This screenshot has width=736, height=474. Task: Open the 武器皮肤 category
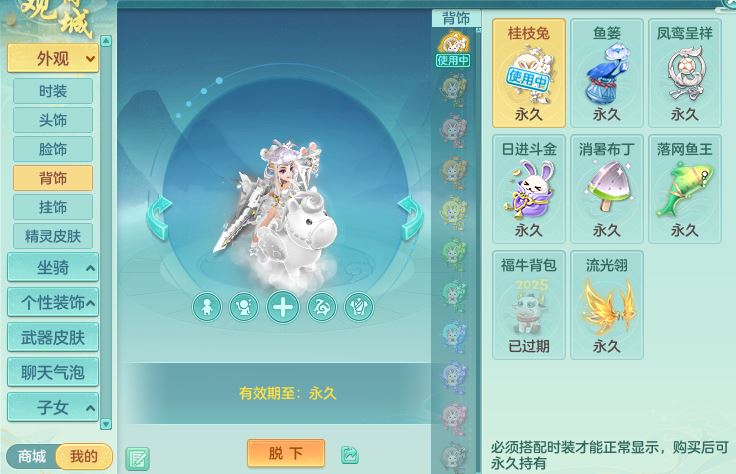click(53, 338)
